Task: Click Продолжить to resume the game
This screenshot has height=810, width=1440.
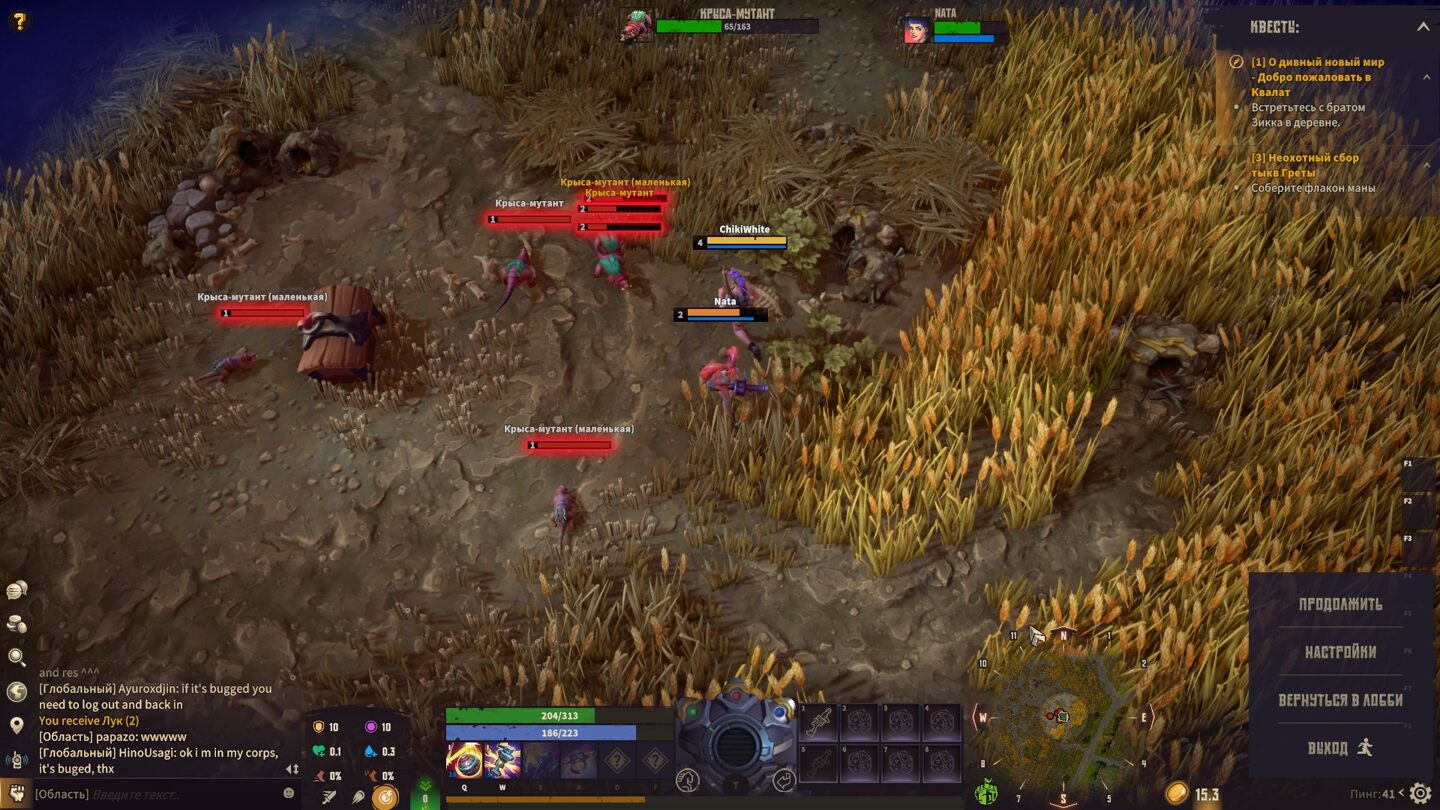Action: coord(1340,604)
